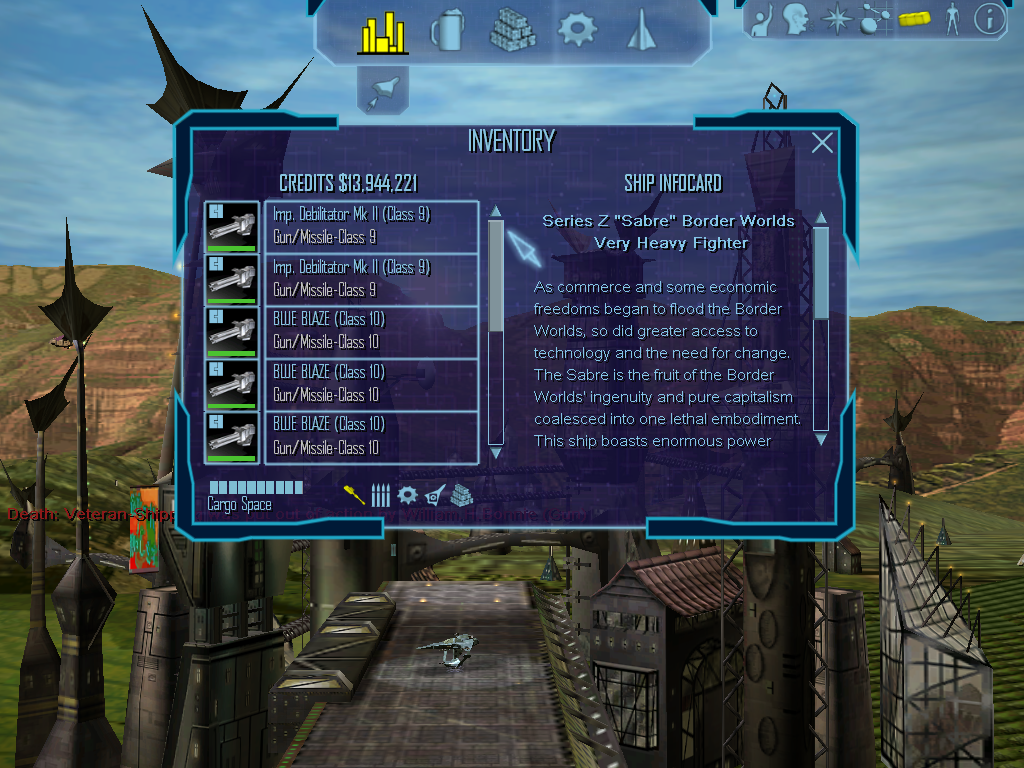Filter inventory by ammunition
This screenshot has height=768, width=1024.
(x=380, y=494)
